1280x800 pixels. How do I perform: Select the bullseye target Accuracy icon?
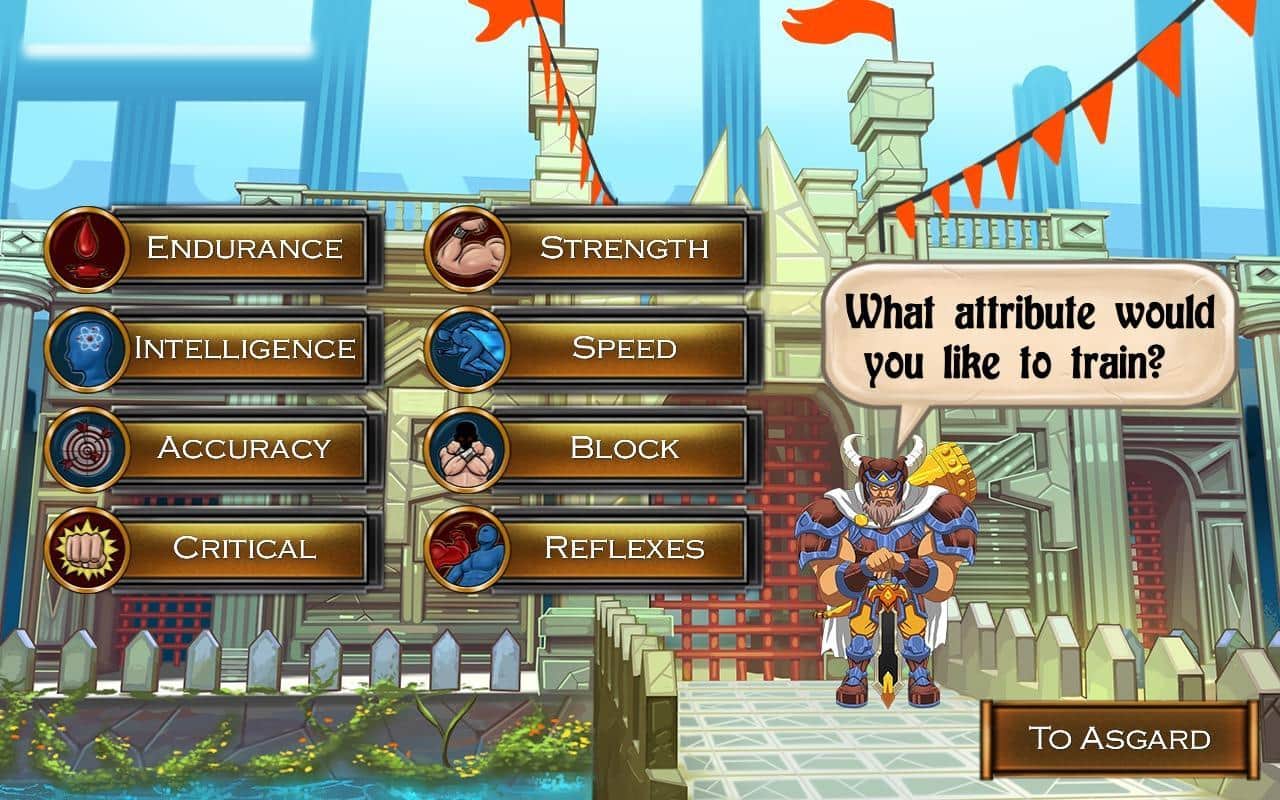87,449
